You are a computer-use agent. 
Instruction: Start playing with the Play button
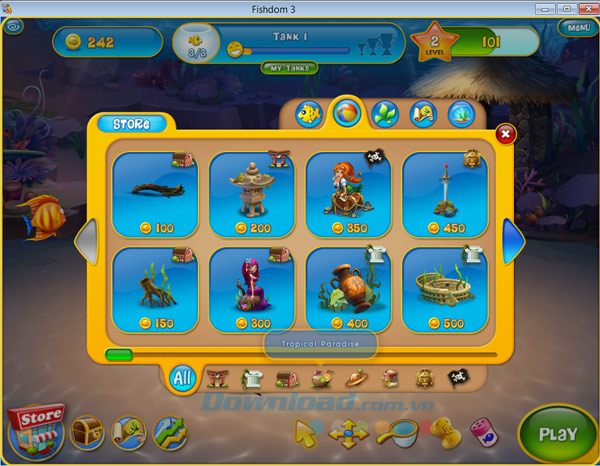point(557,434)
